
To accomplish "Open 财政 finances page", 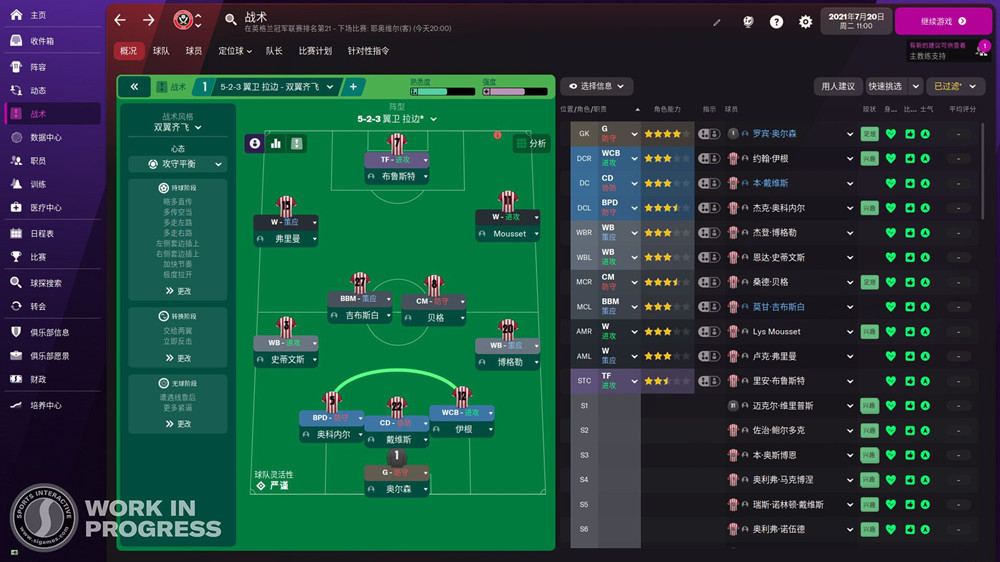I will (x=38, y=379).
